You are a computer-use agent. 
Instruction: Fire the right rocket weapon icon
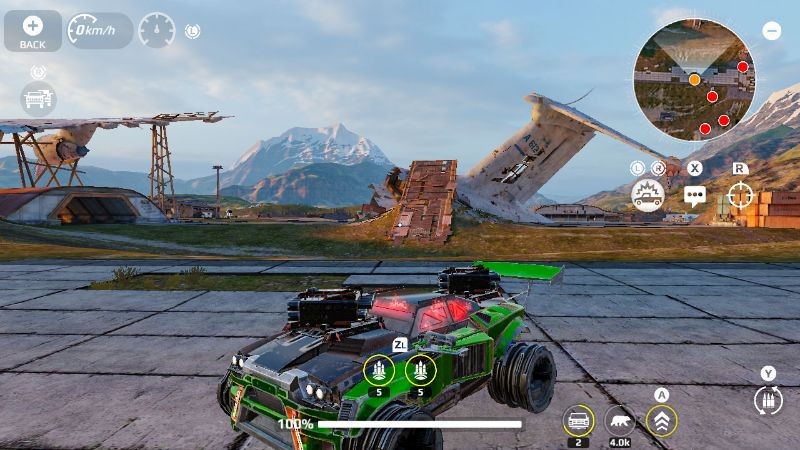click(x=420, y=371)
